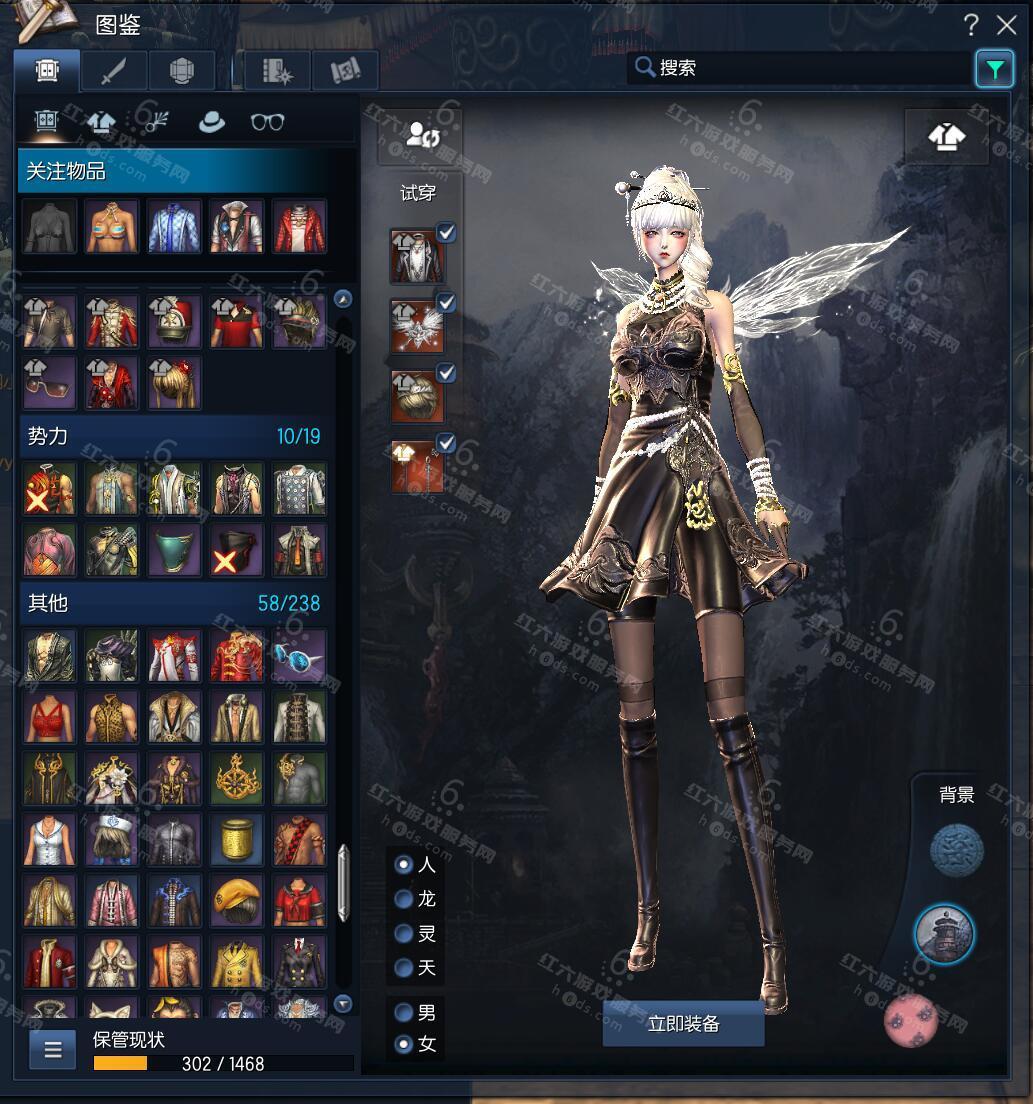The height and width of the screenshot is (1104, 1033).
Task: Open the green funnel filter button
Action: tap(994, 69)
